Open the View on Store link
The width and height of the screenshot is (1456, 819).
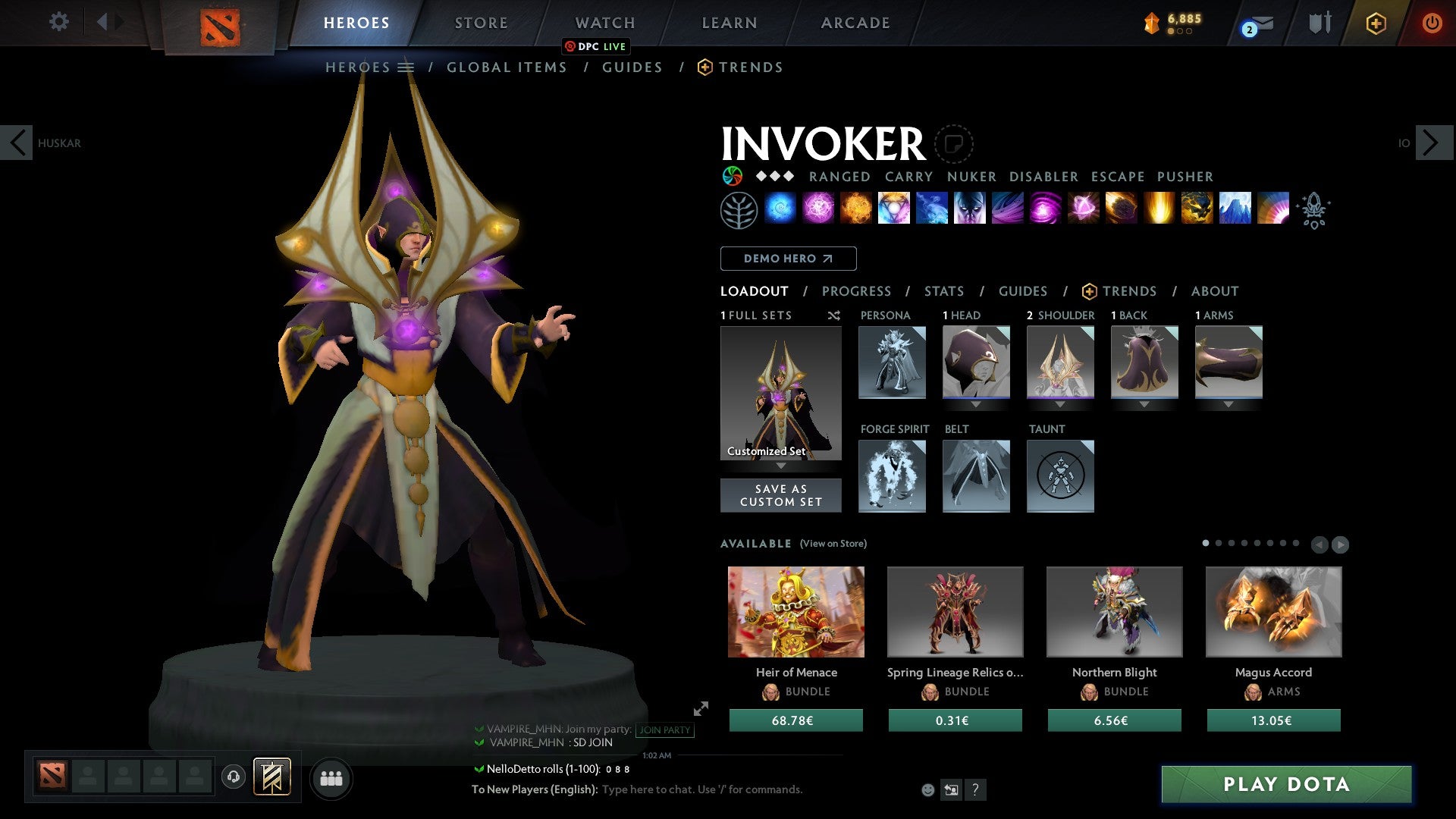832,544
